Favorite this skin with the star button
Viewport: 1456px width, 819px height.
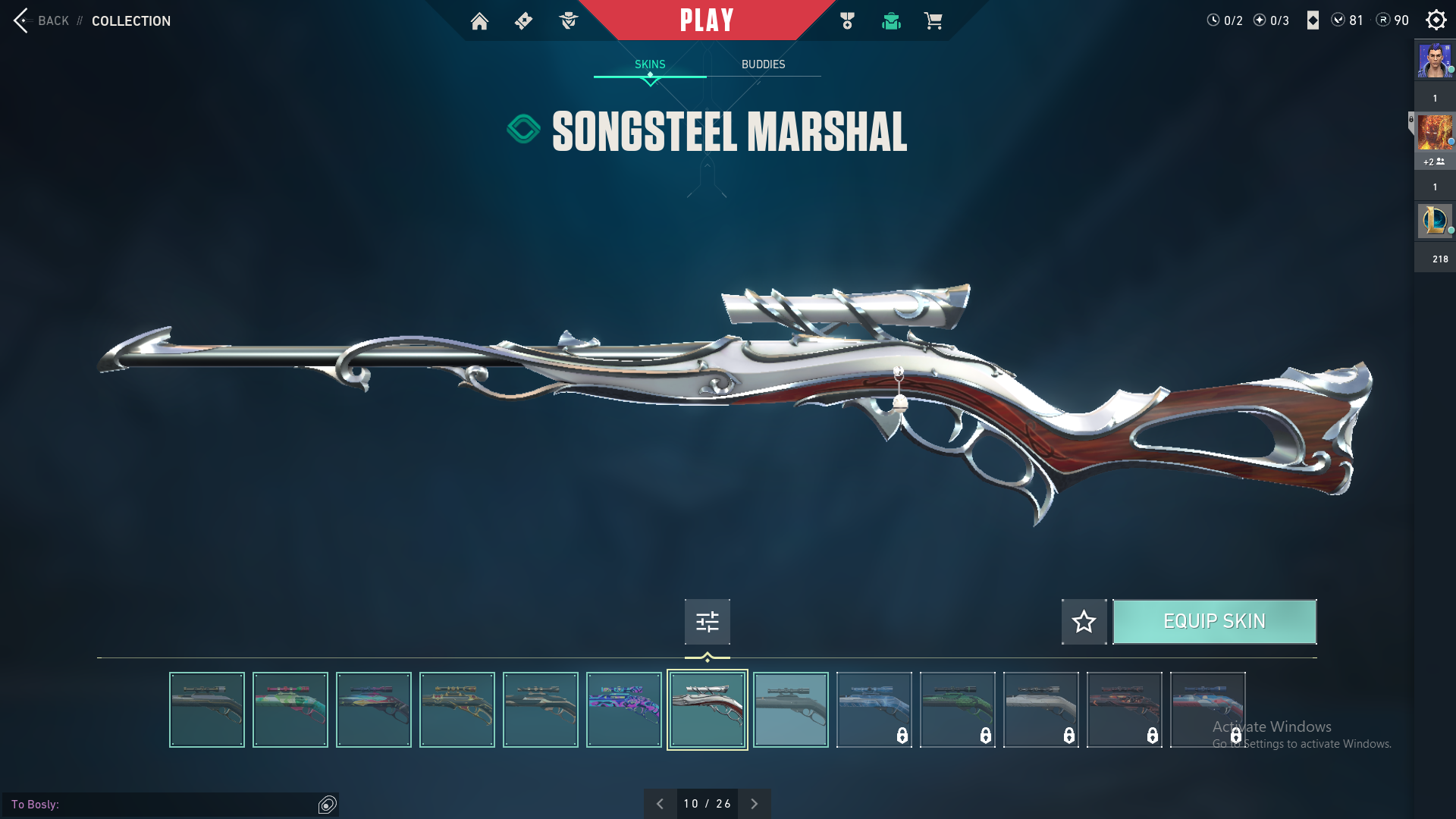click(1084, 622)
